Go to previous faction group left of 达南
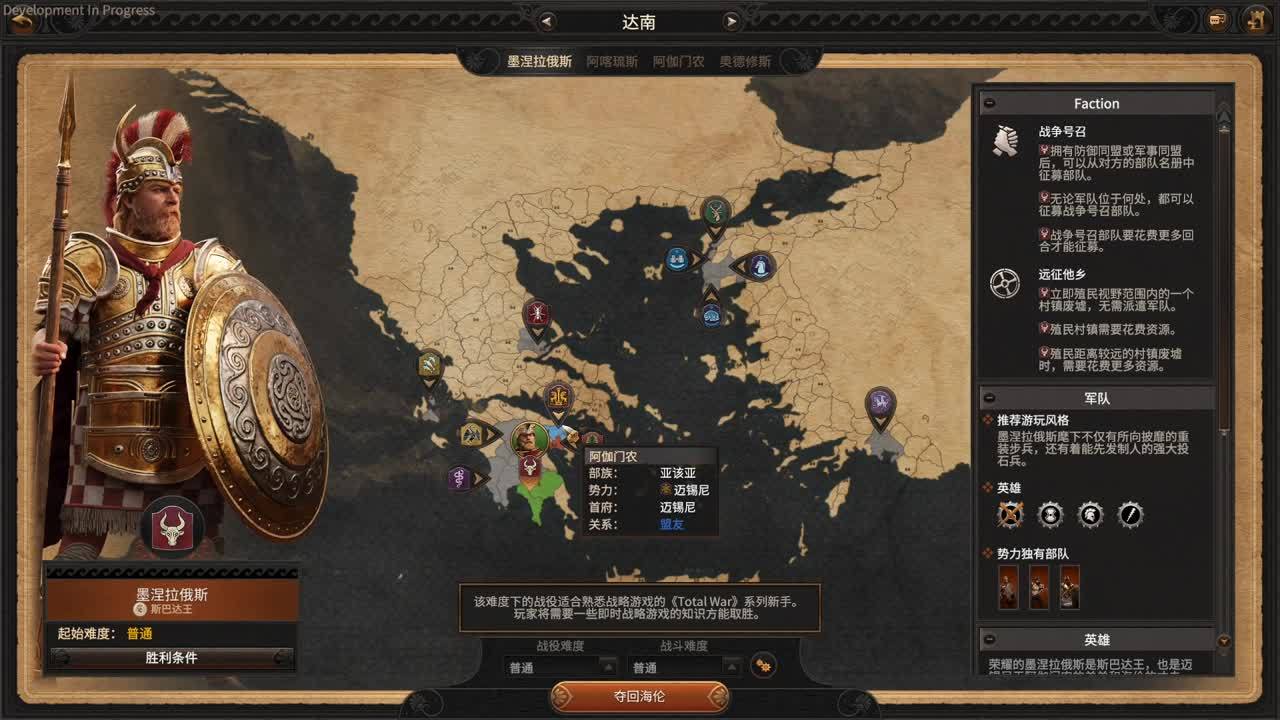This screenshot has height=720, width=1280. pos(546,21)
